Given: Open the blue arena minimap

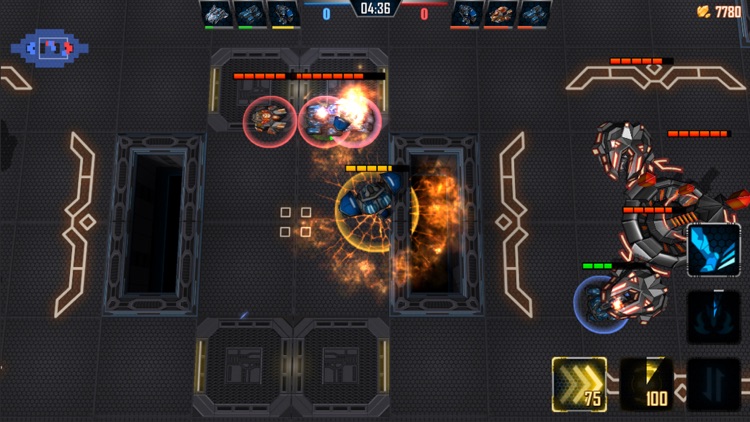Looking at the screenshot, I should point(49,46).
